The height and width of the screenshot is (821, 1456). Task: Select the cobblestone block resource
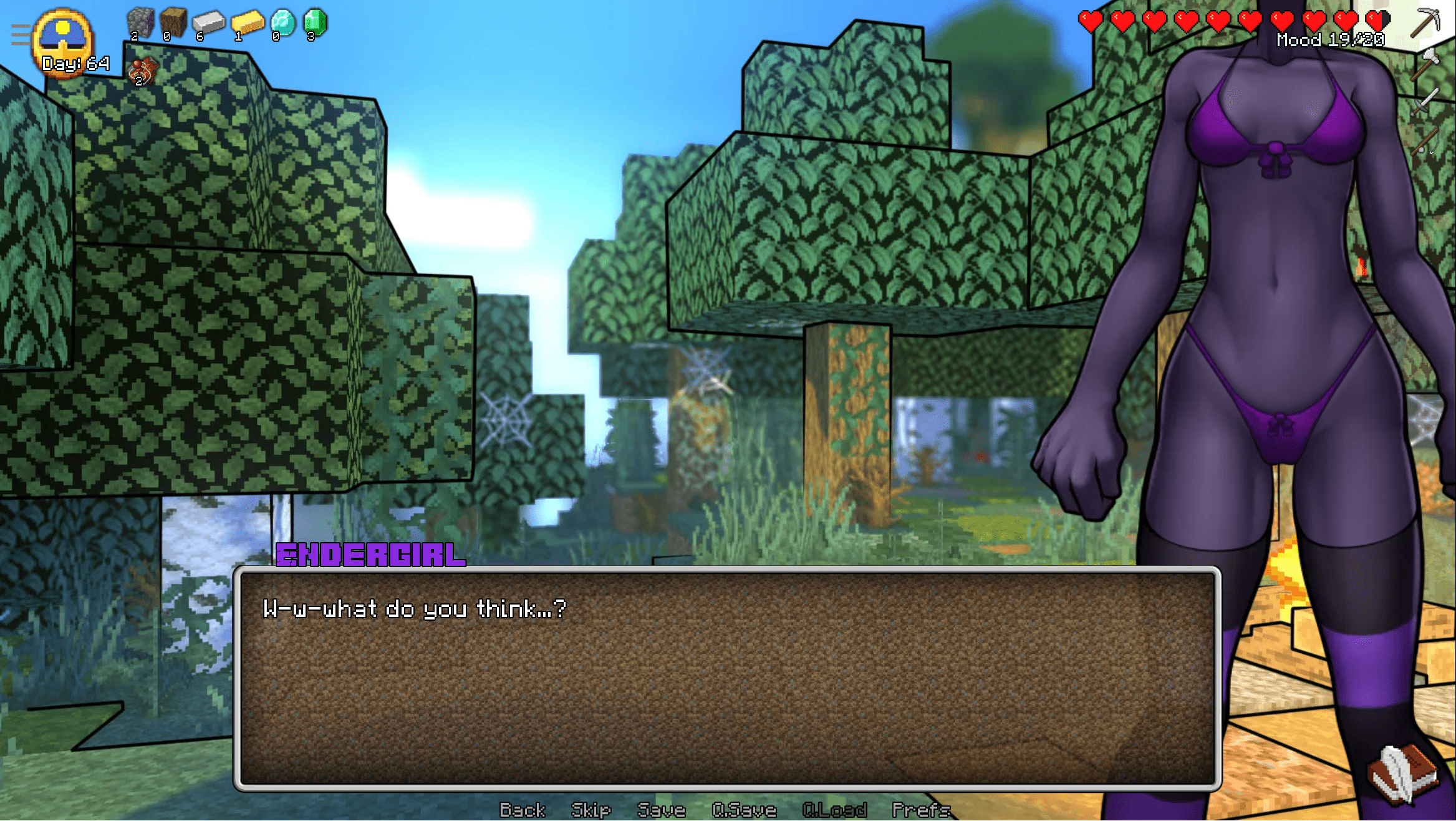pos(140,24)
